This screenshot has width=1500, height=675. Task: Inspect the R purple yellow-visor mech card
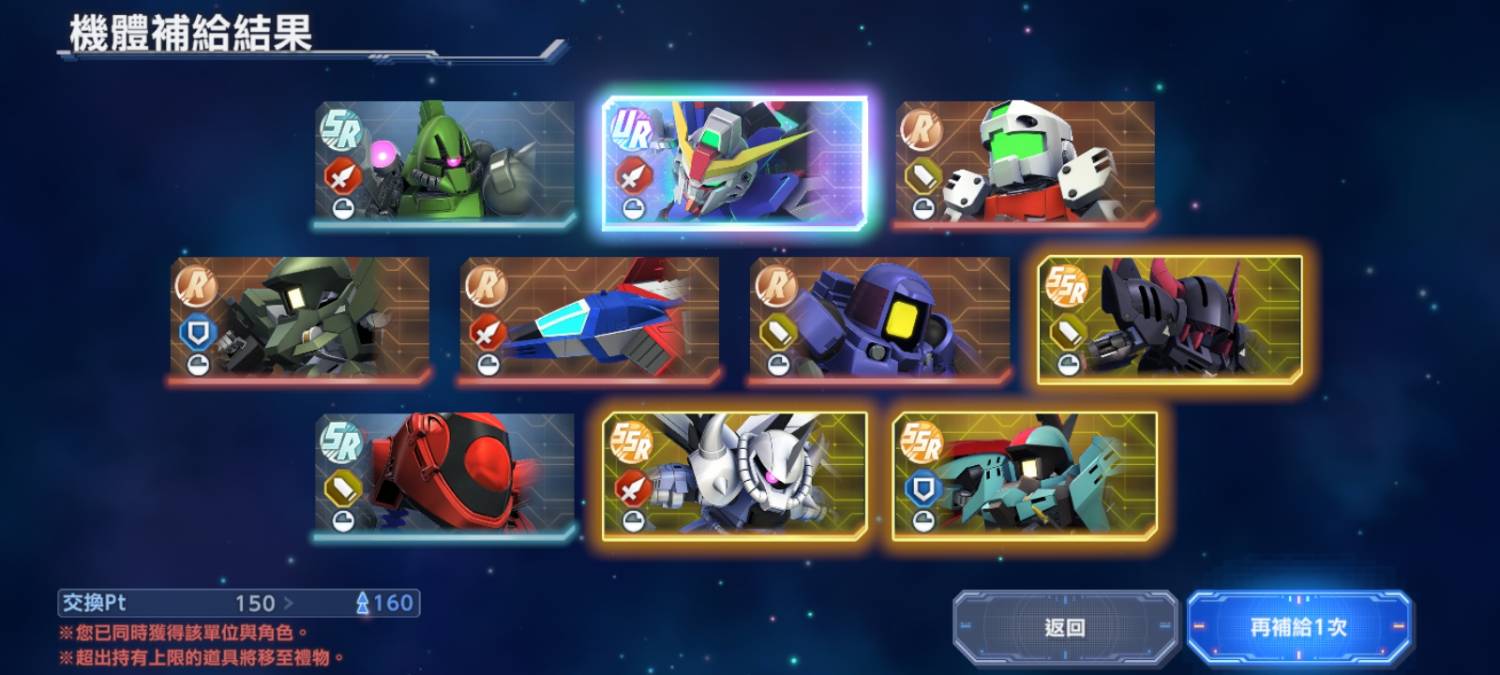tap(880, 319)
